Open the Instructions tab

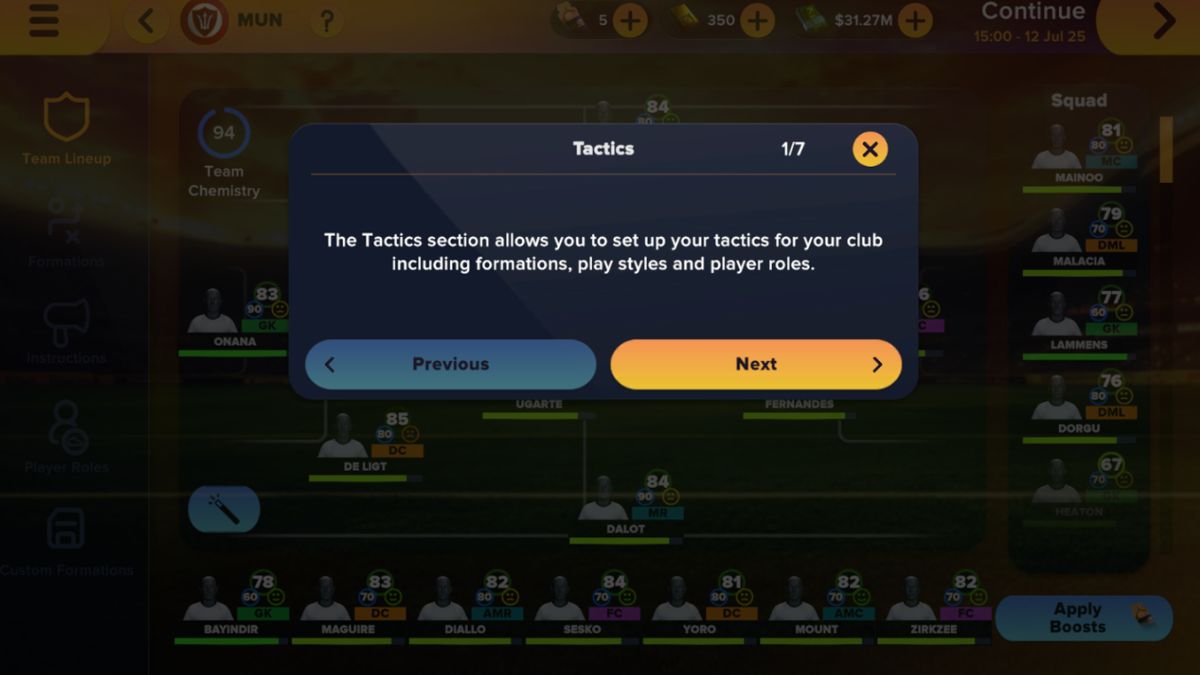point(66,332)
